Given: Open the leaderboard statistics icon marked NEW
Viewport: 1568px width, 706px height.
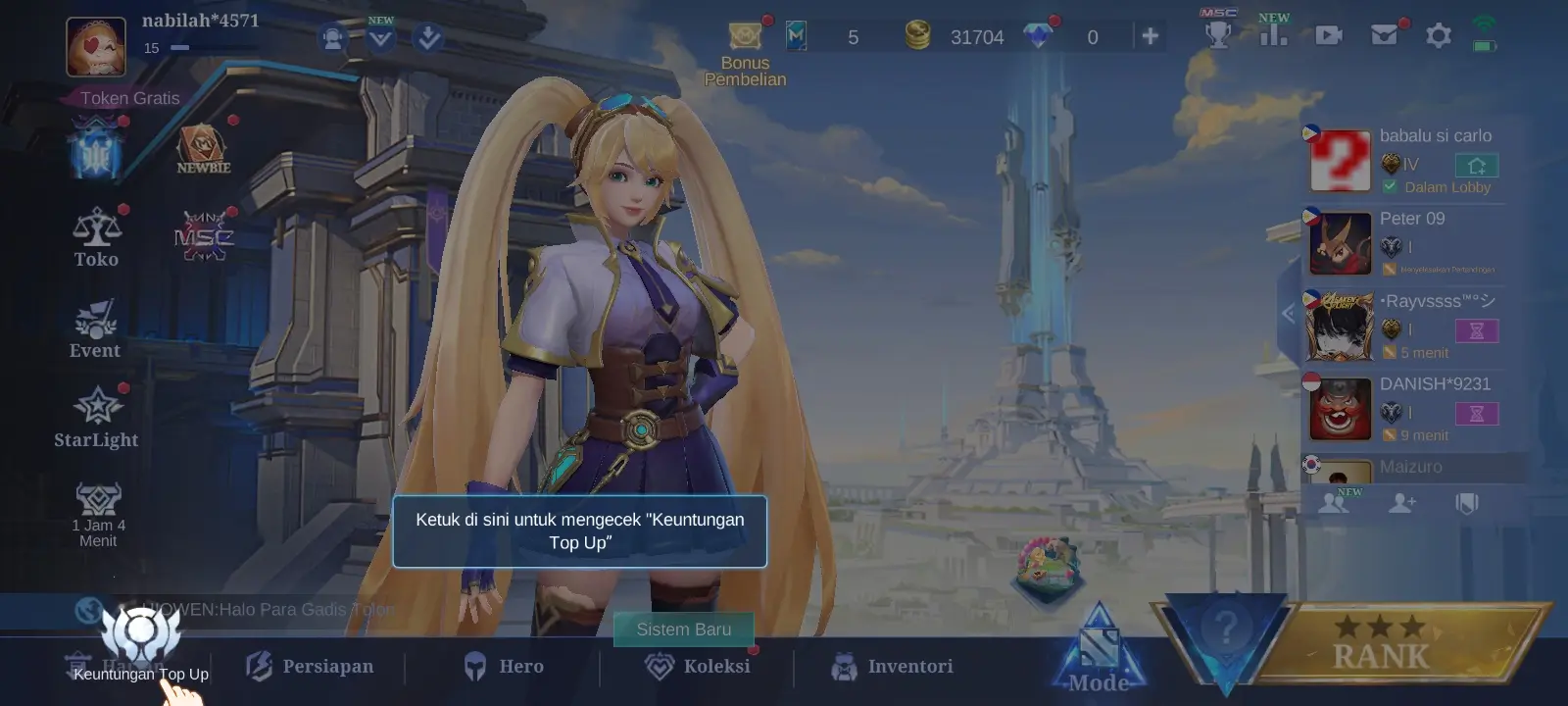Looking at the screenshot, I should [x=1273, y=34].
